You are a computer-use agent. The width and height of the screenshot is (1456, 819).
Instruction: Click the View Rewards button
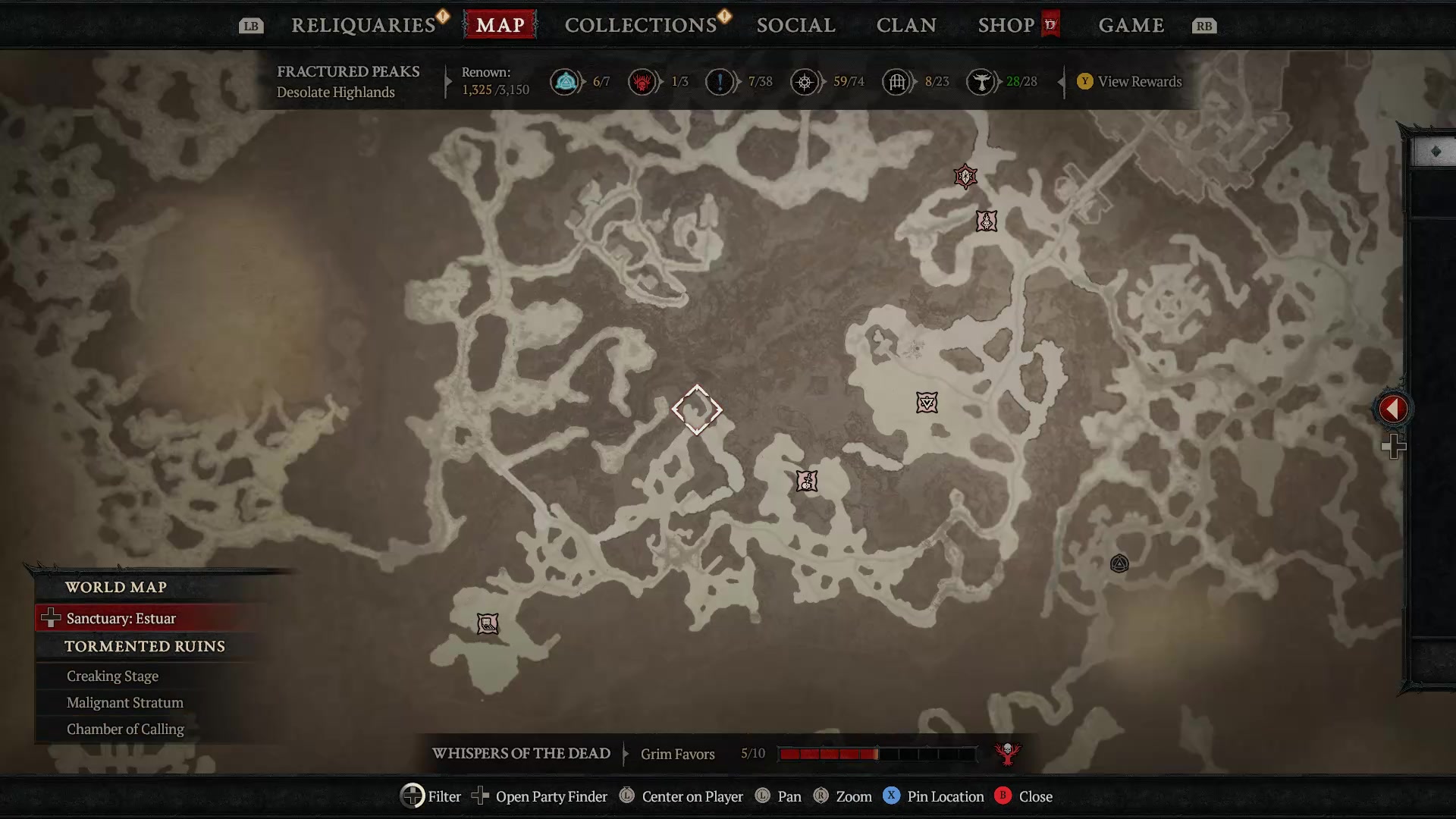(1129, 81)
